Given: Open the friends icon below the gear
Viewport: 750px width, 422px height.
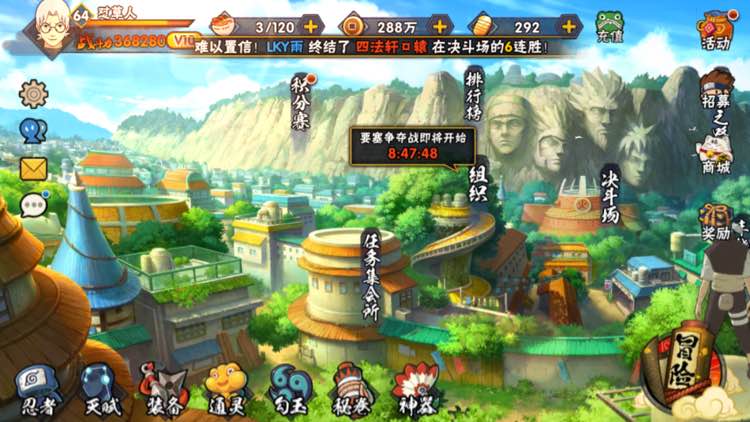Looking at the screenshot, I should (x=33, y=131).
